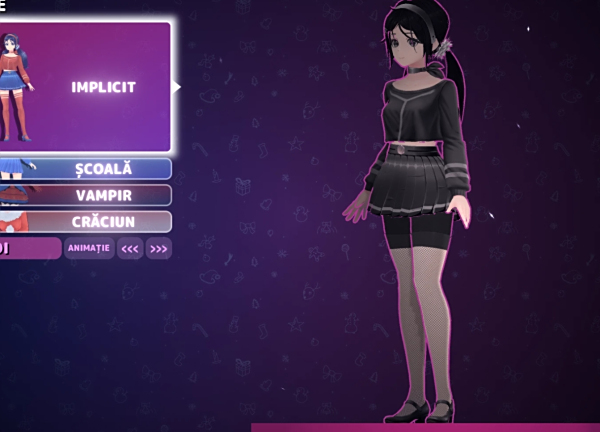
Task: Click the Animație button
Action: coord(90,248)
